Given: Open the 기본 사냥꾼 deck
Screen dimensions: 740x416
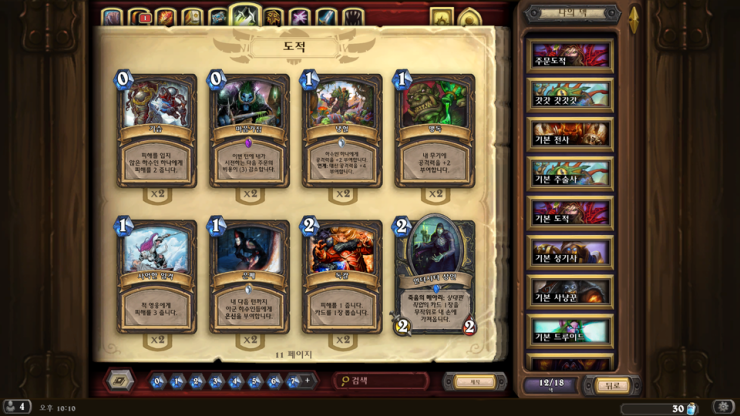Looking at the screenshot, I should pyautogui.click(x=570, y=292).
